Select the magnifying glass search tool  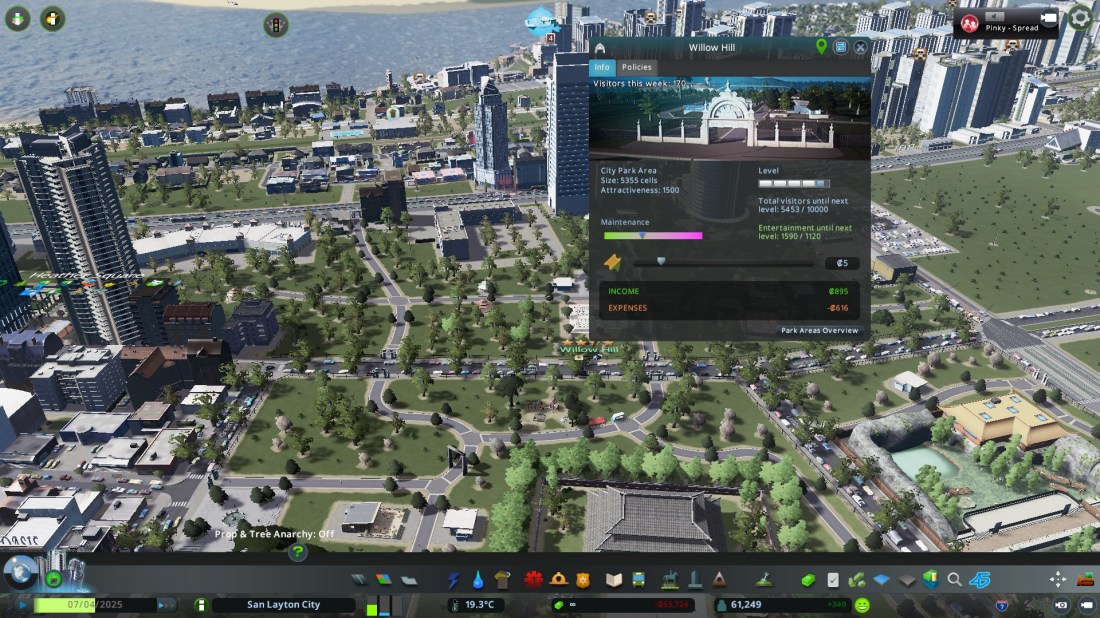pyautogui.click(x=955, y=580)
